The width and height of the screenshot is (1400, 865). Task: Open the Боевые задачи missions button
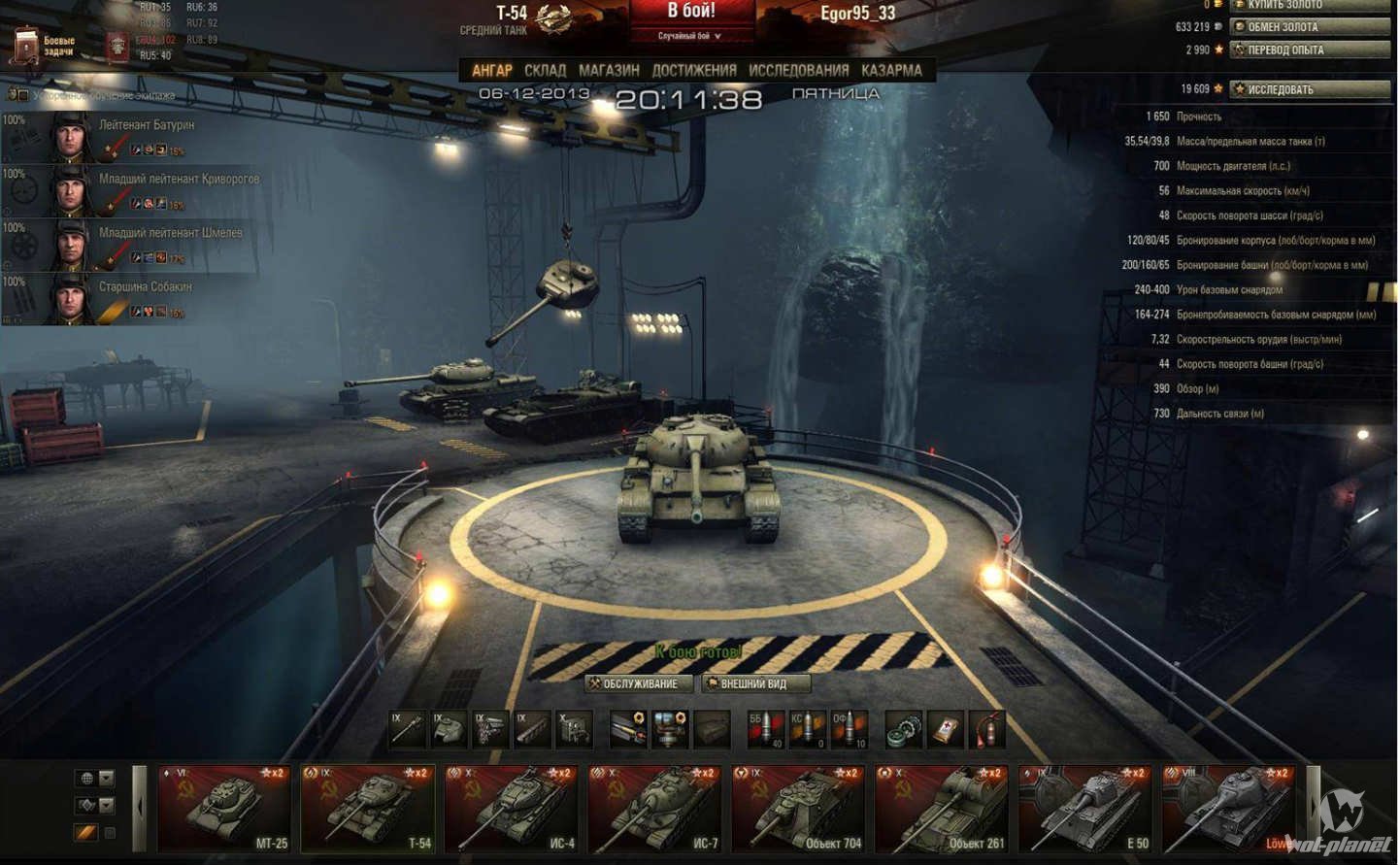tap(45, 46)
